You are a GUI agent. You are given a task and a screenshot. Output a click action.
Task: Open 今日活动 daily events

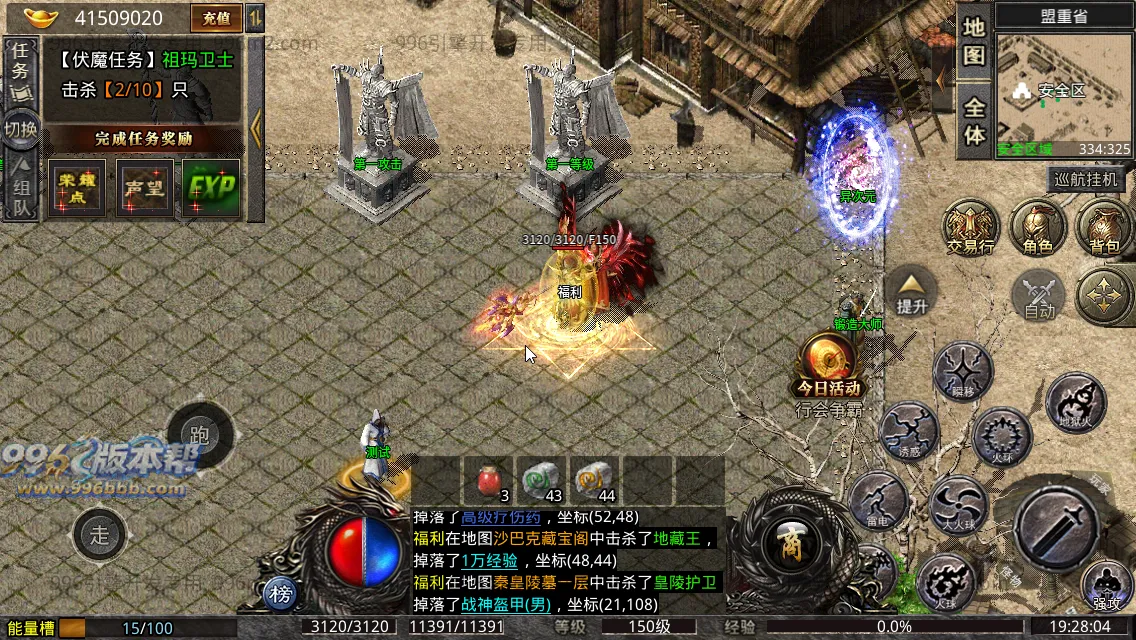pos(827,365)
